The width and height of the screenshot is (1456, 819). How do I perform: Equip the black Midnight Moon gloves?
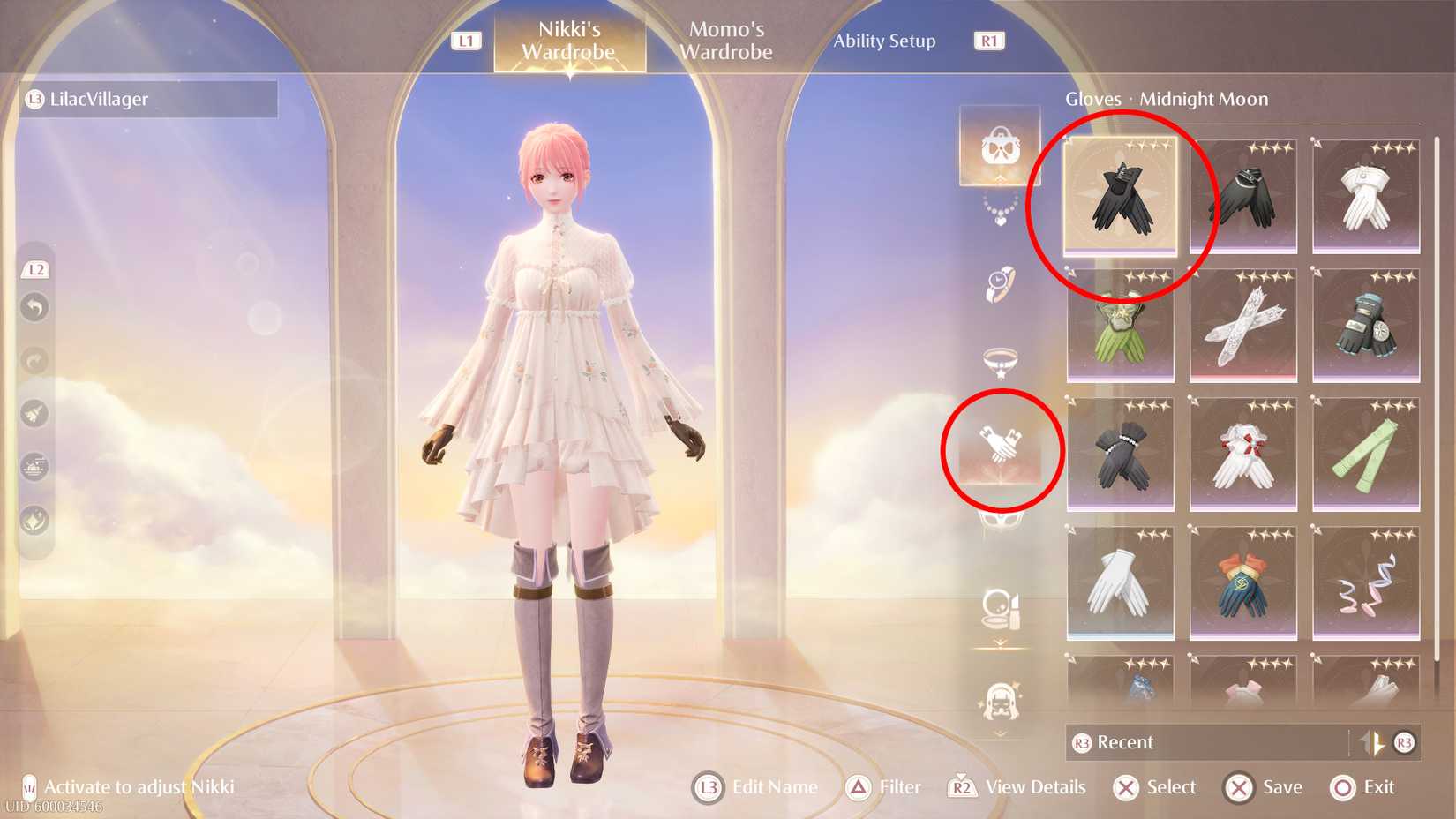point(1120,197)
